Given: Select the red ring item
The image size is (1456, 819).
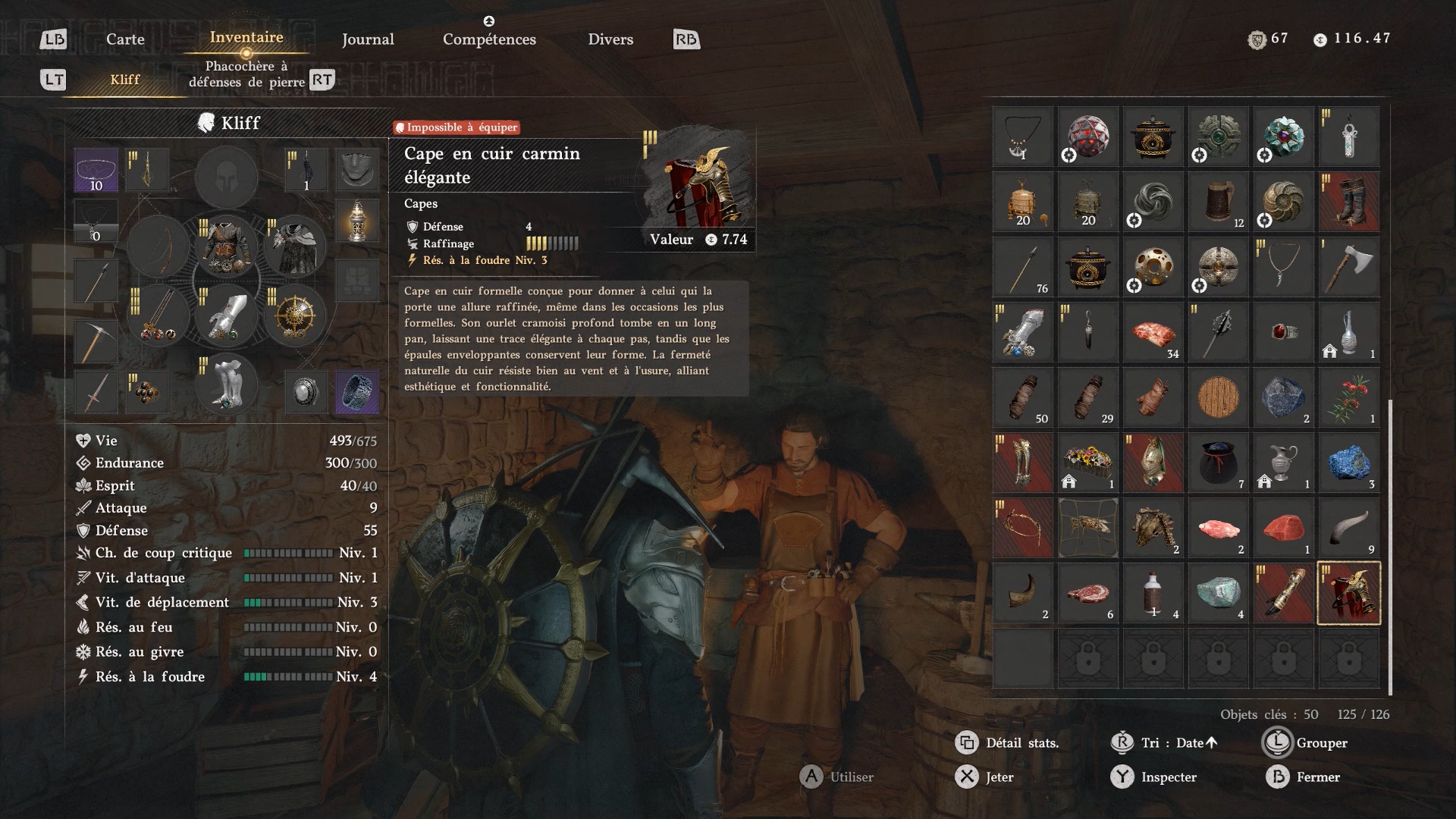Looking at the screenshot, I should (1283, 332).
